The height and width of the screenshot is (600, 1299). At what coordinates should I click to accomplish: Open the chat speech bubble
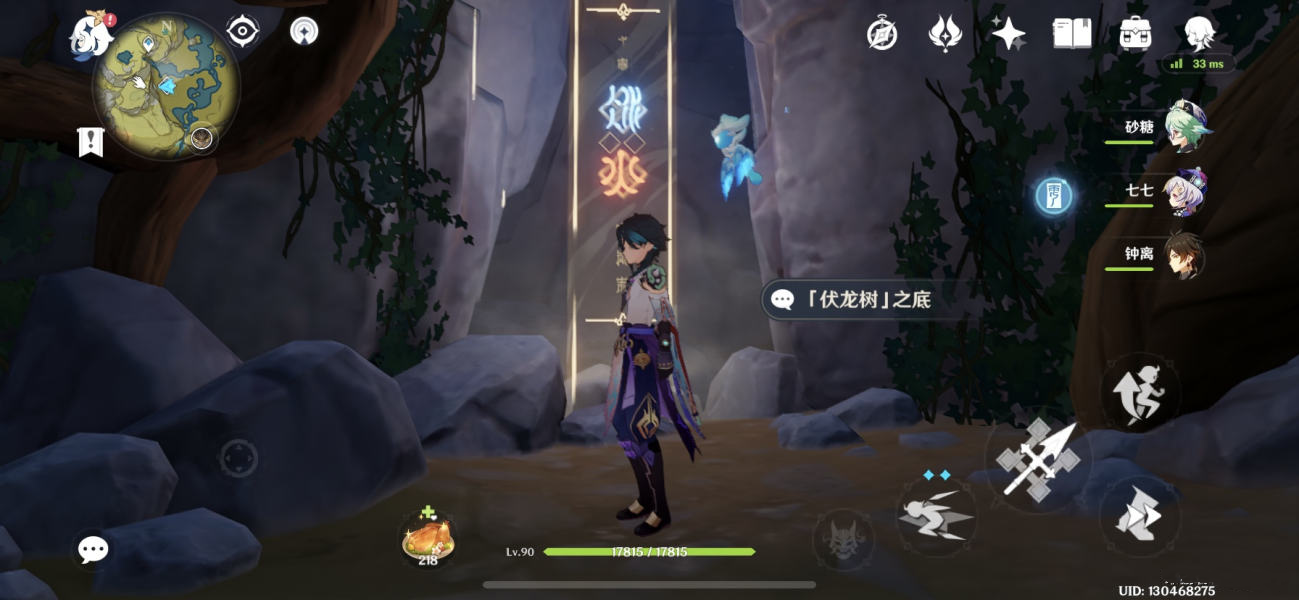(93, 548)
